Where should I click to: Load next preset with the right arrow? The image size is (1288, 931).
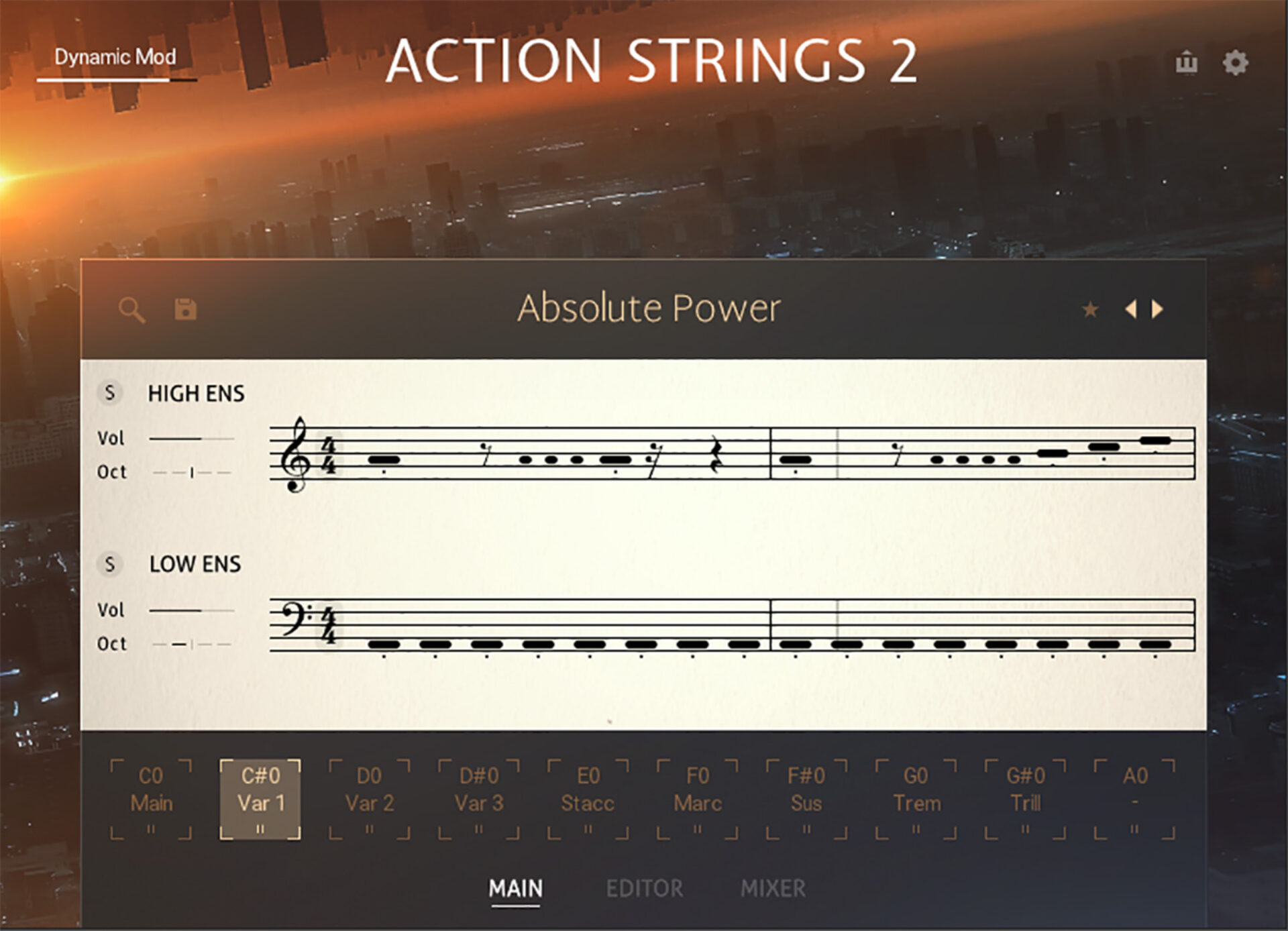[x=1157, y=309]
